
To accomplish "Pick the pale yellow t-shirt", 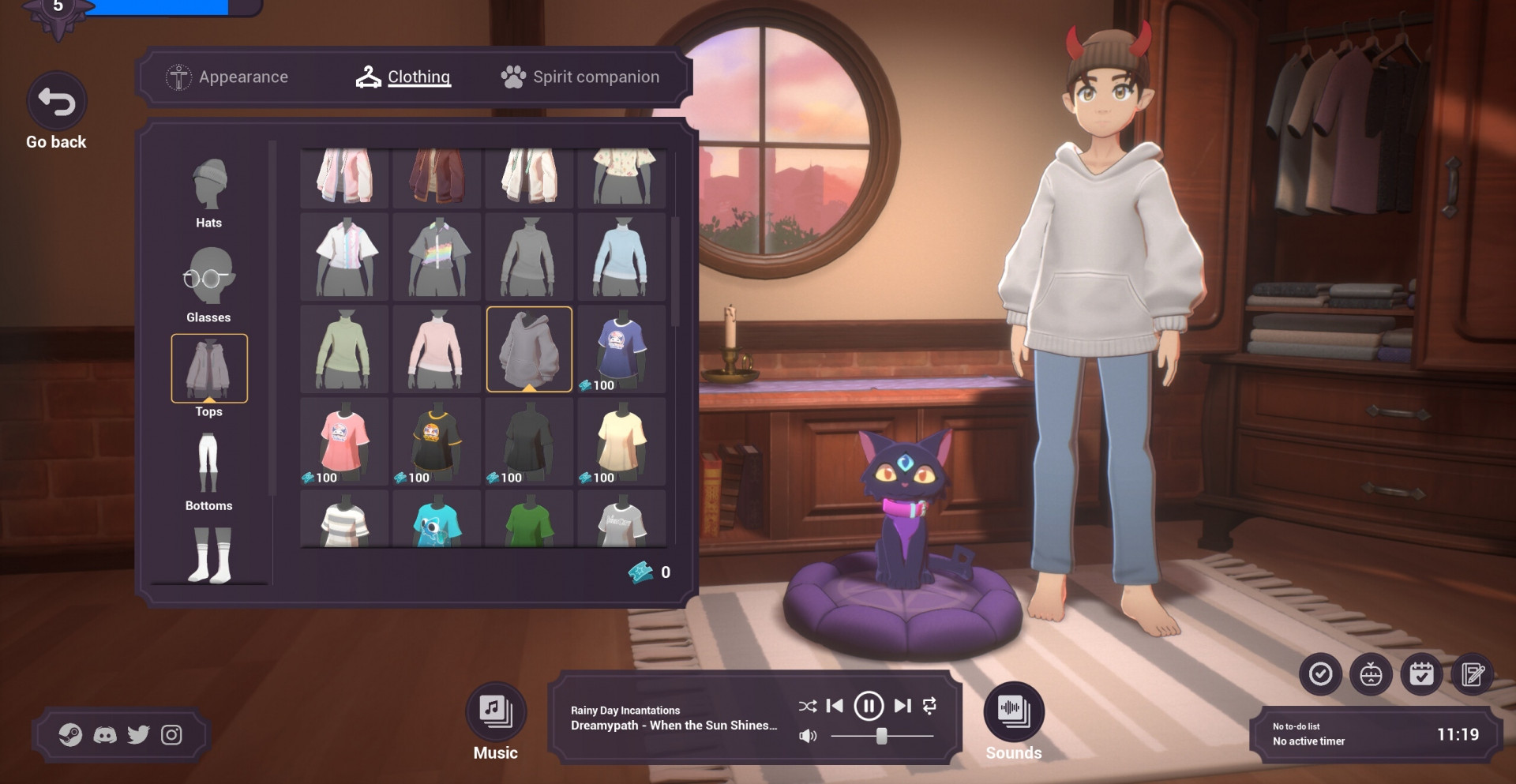I will [x=621, y=441].
